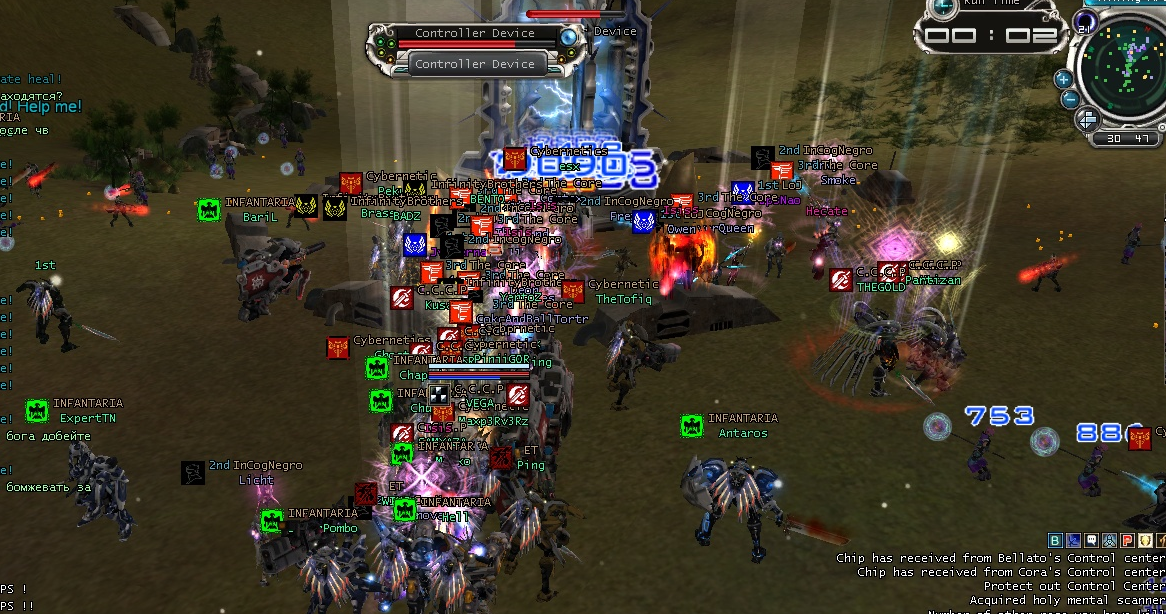Click the clock icon beside Run Time
The image size is (1166, 614).
coord(942,6)
